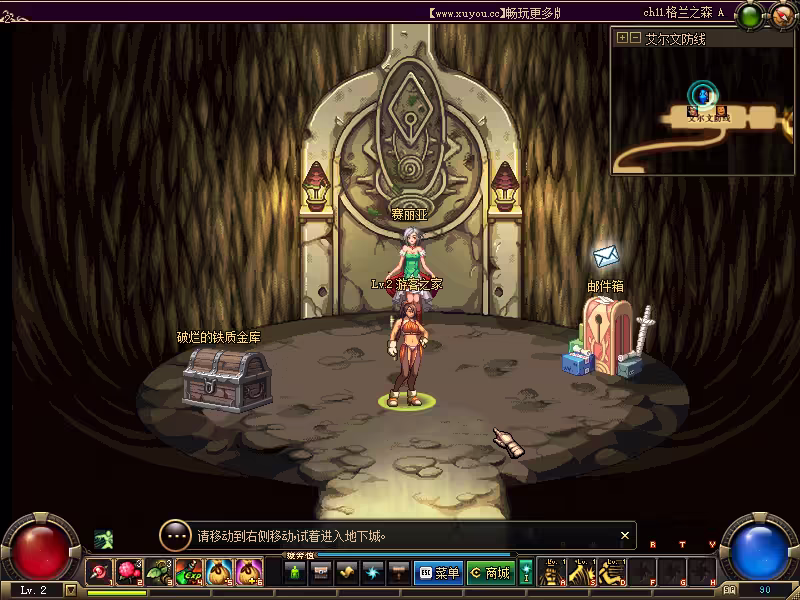
Task: Activate the skill assigned to key S
Action: click(582, 572)
